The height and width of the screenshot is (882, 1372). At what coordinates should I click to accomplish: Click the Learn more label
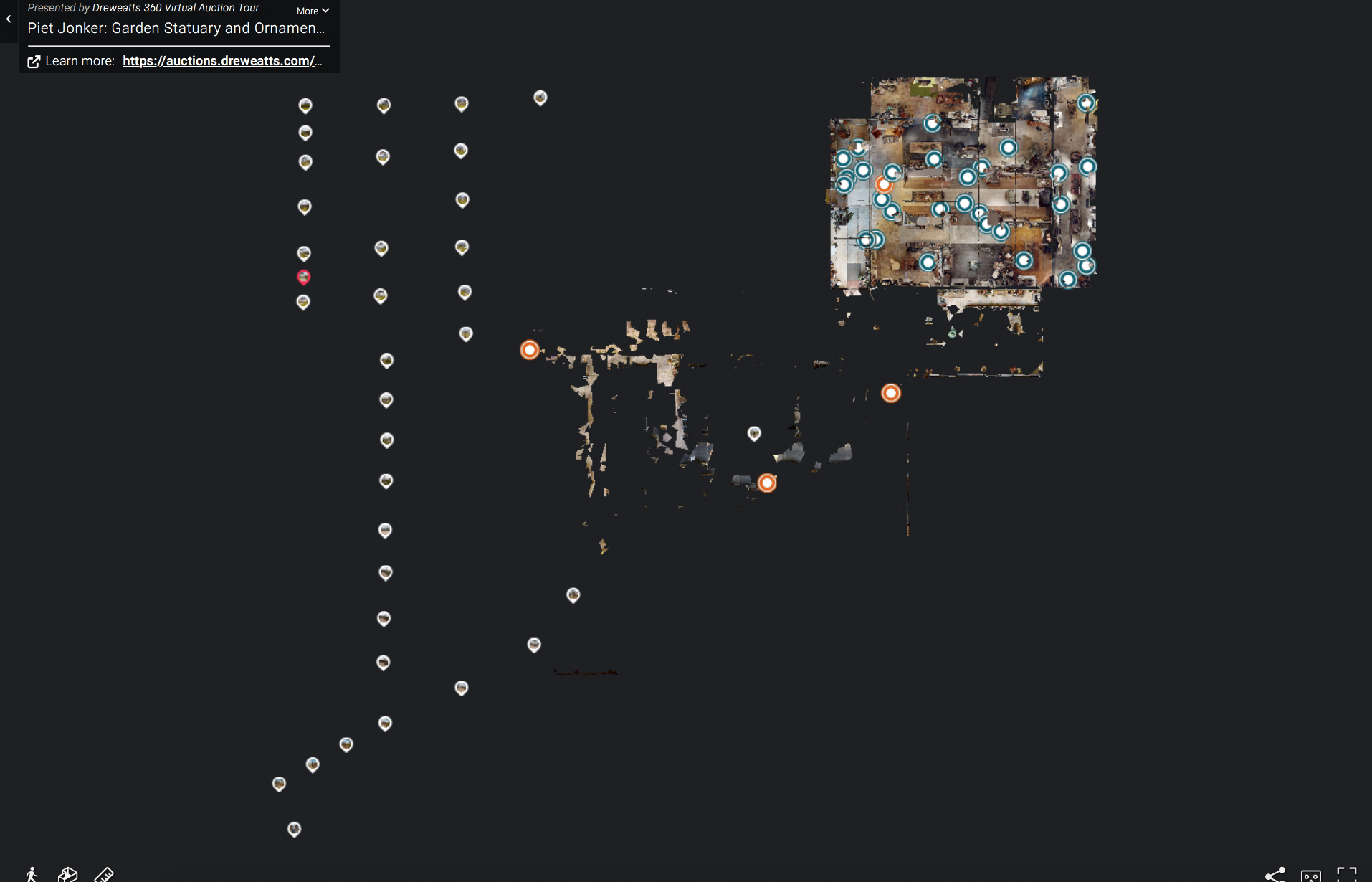(80, 61)
